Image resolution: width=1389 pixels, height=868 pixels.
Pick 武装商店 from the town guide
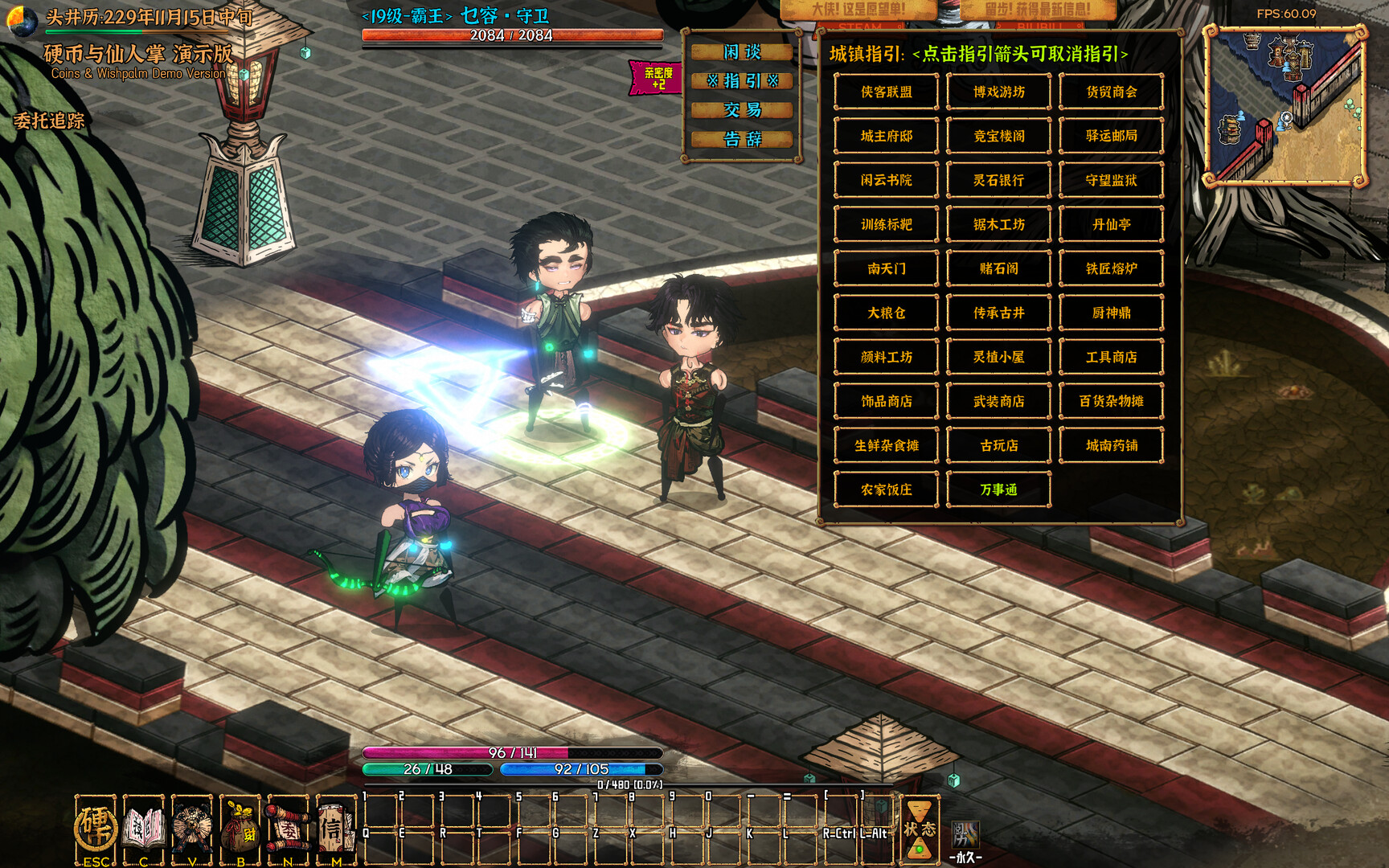998,401
